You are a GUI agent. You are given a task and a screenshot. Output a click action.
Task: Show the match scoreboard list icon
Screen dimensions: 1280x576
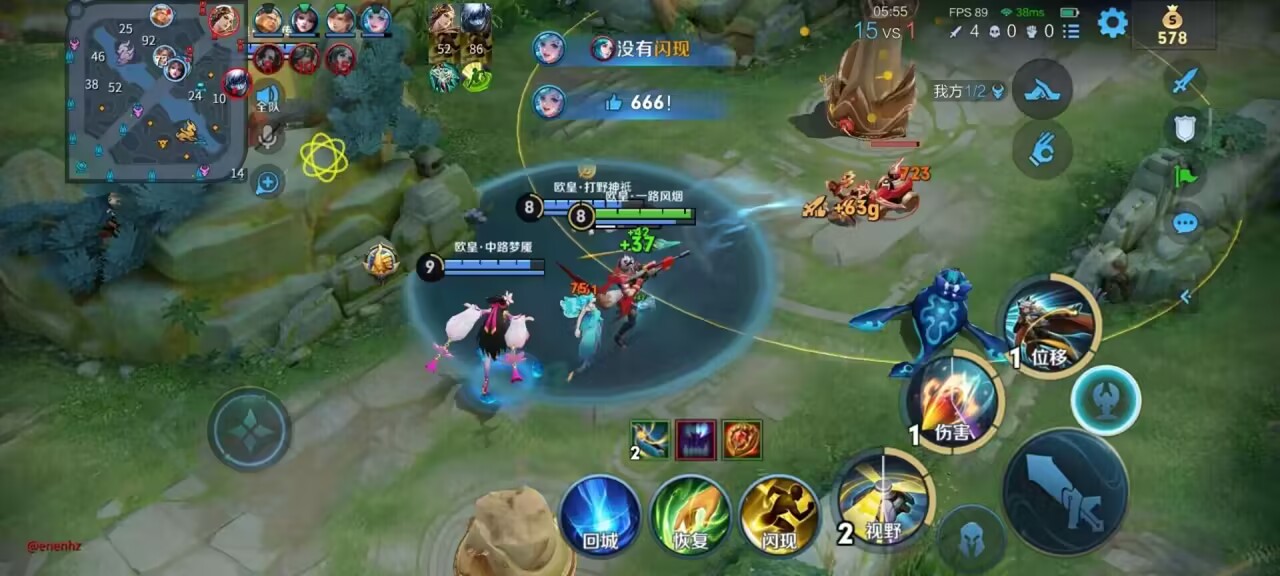1071,31
